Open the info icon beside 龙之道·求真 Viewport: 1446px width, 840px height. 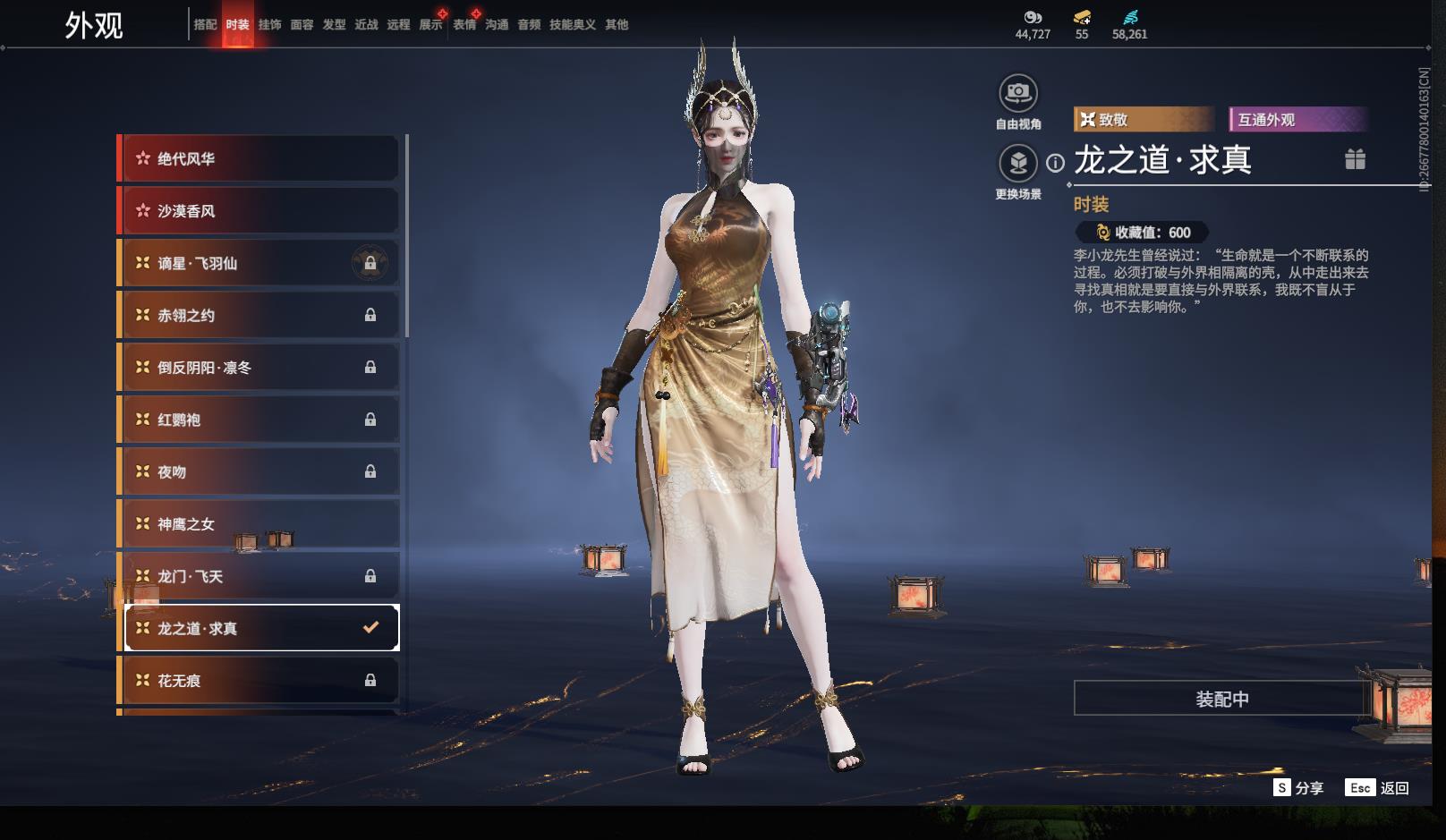point(1056,163)
